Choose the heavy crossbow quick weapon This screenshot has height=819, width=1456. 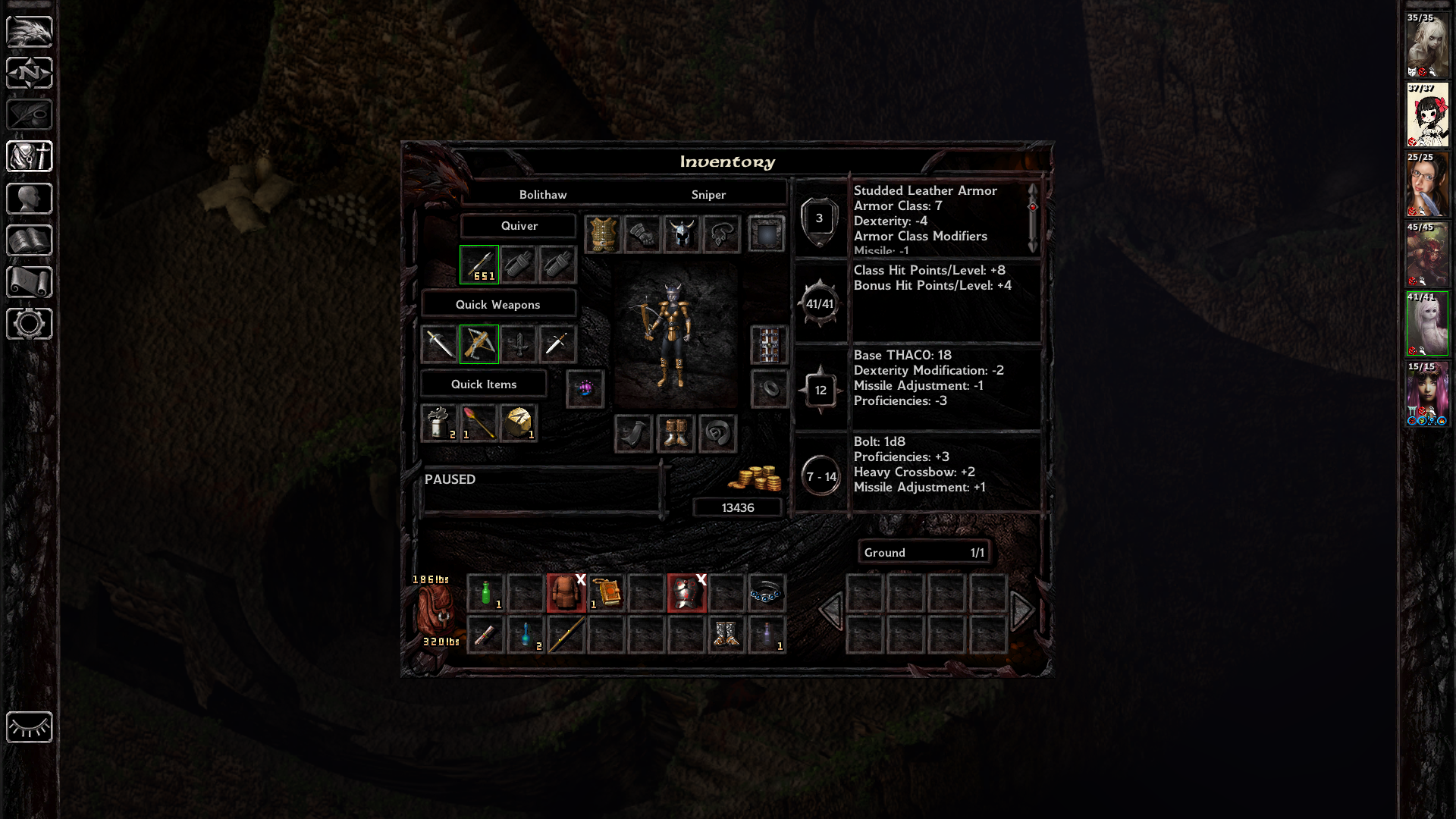point(479,344)
